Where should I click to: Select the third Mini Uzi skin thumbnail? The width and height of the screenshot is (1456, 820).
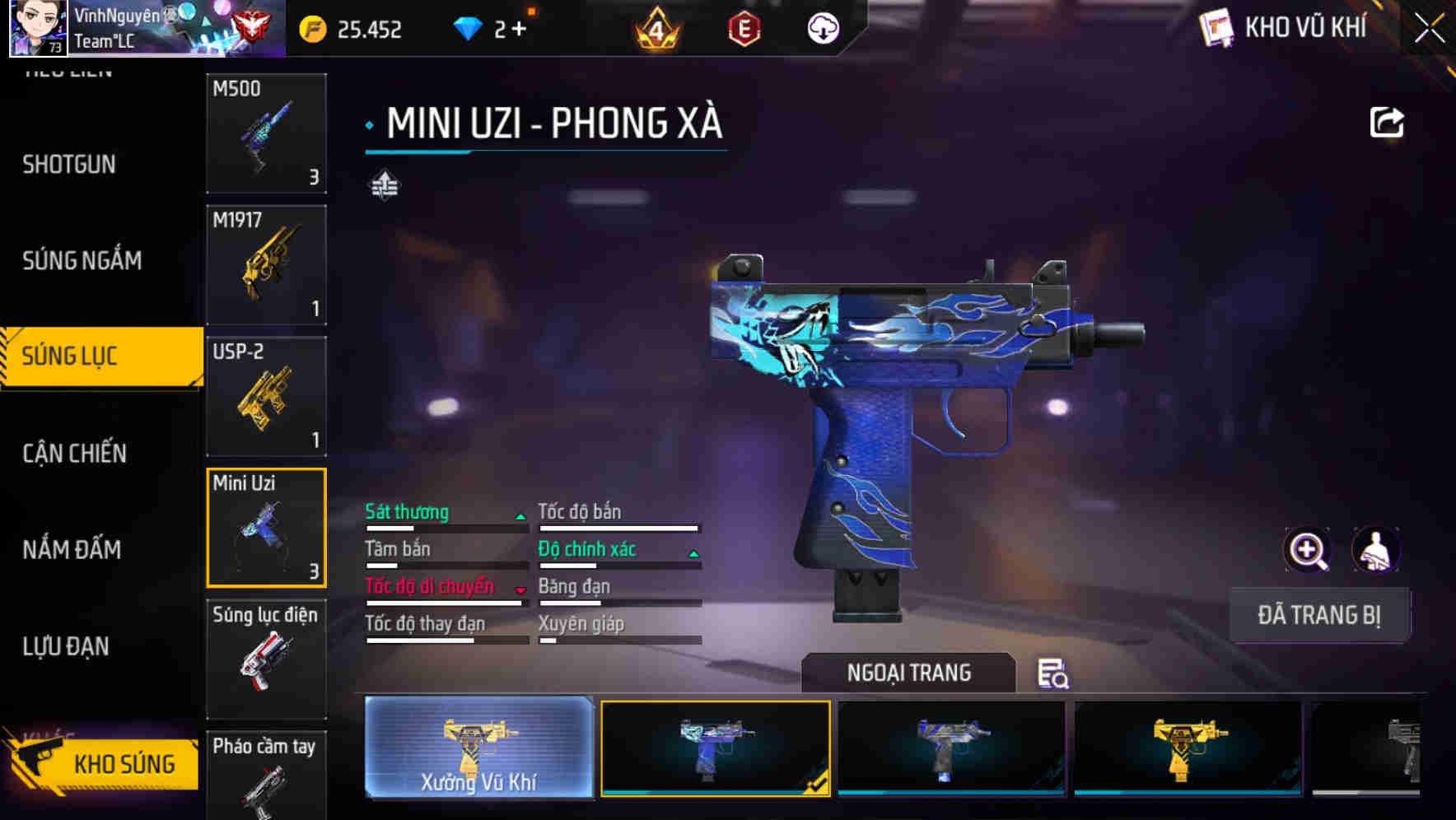951,749
